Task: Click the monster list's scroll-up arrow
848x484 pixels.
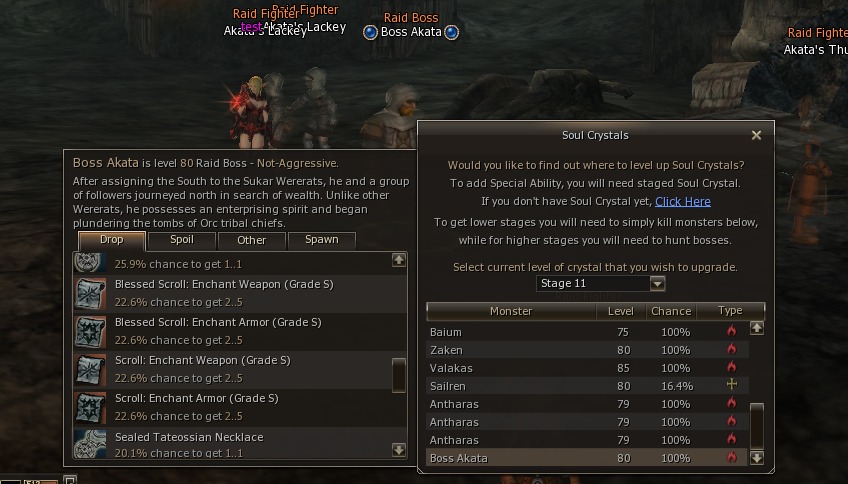Action: click(x=757, y=327)
